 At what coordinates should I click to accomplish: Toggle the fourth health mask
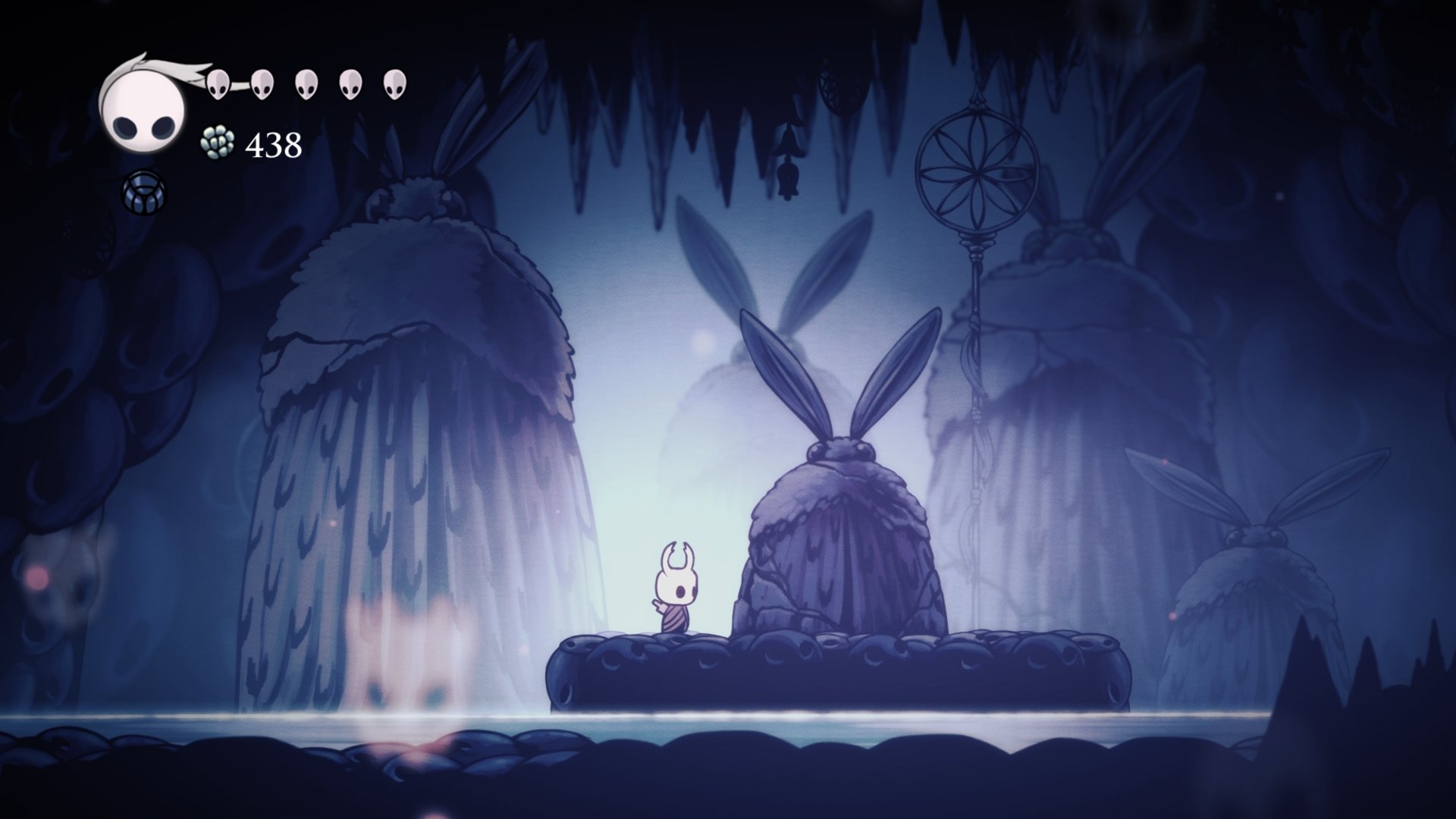tap(350, 86)
